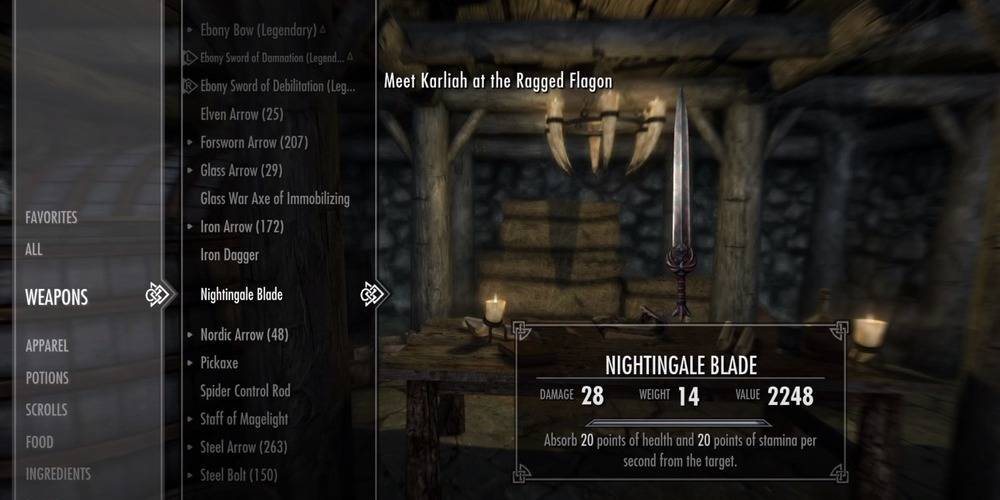Screen dimensions: 1000x500
Task: Select Elven Arrow (25)
Action: 243,114
